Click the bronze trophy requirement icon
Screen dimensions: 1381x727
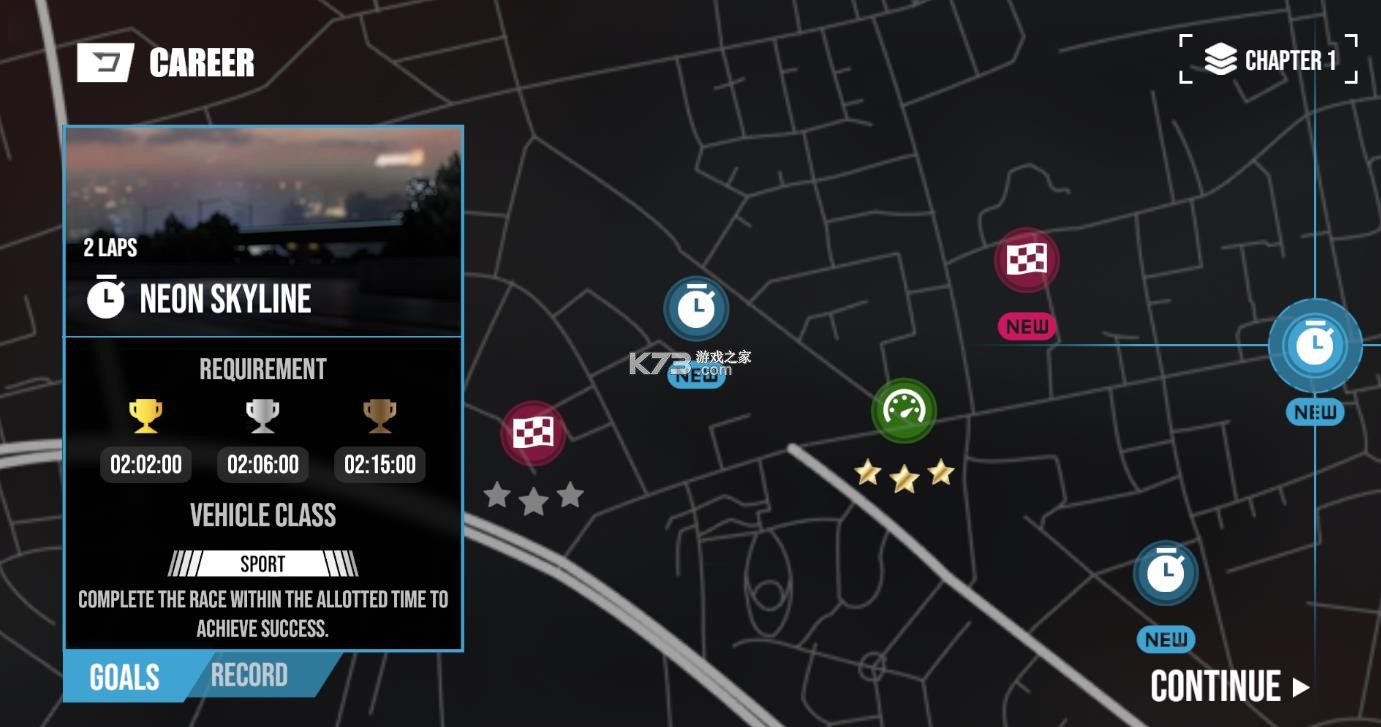[379, 414]
